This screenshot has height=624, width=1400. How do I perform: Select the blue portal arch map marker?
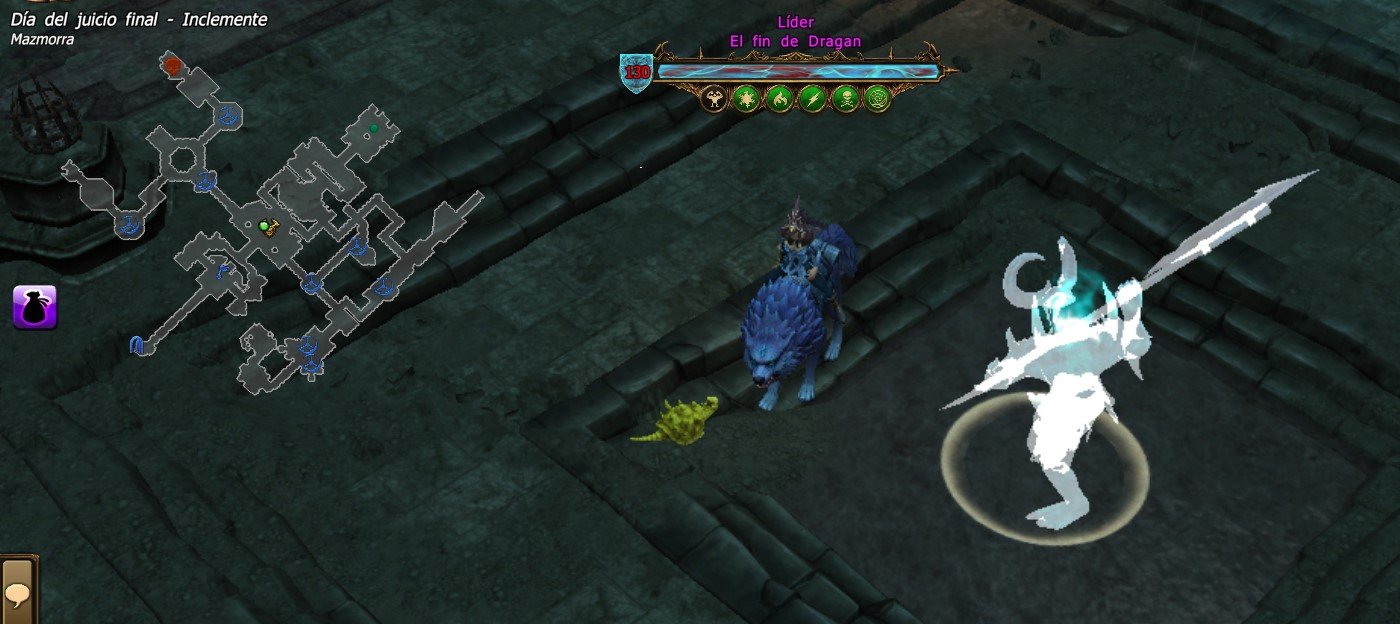[137, 345]
